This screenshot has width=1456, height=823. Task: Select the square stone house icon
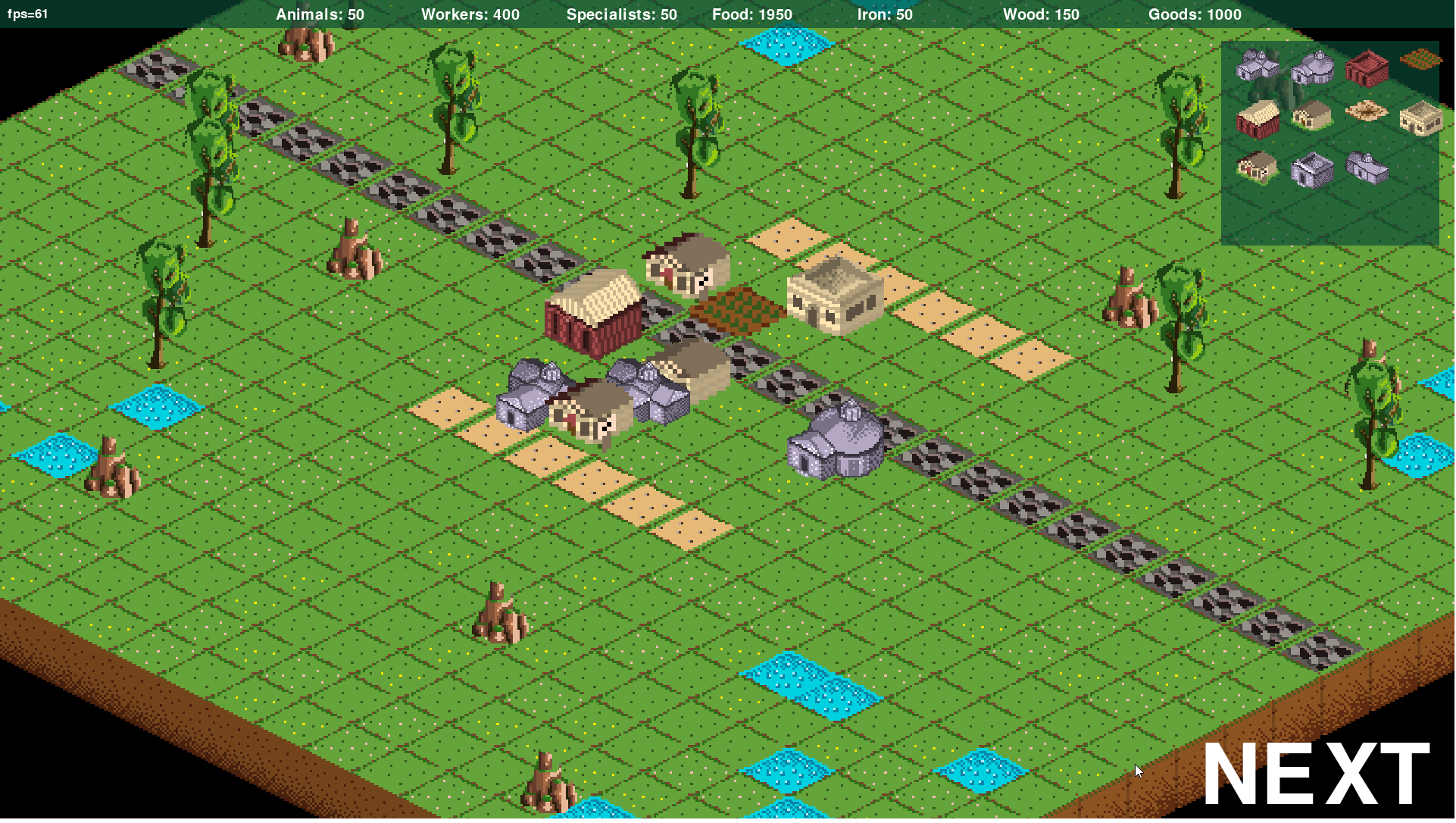coord(1312,171)
